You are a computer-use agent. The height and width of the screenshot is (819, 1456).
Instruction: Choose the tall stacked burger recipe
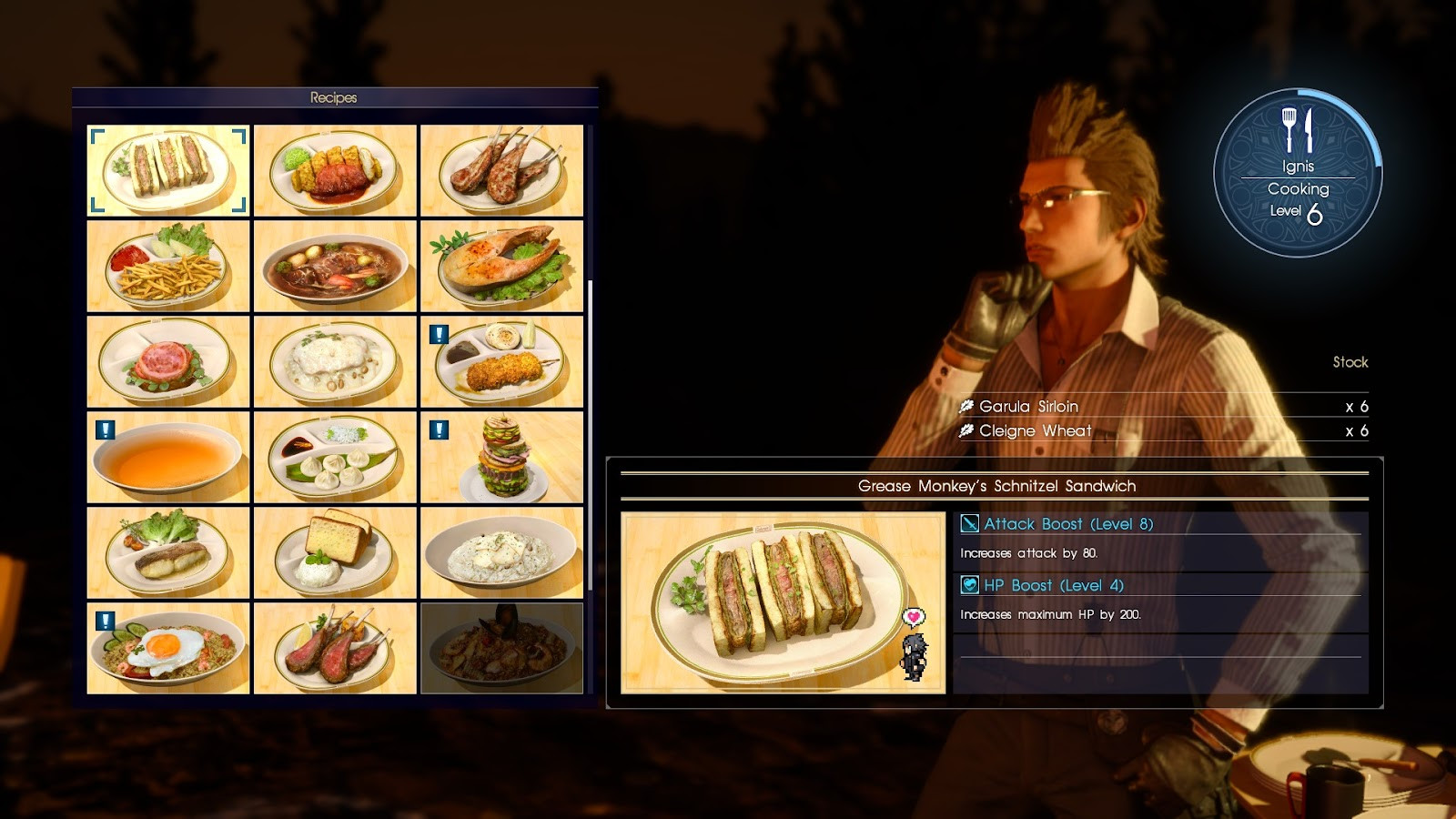(x=501, y=457)
